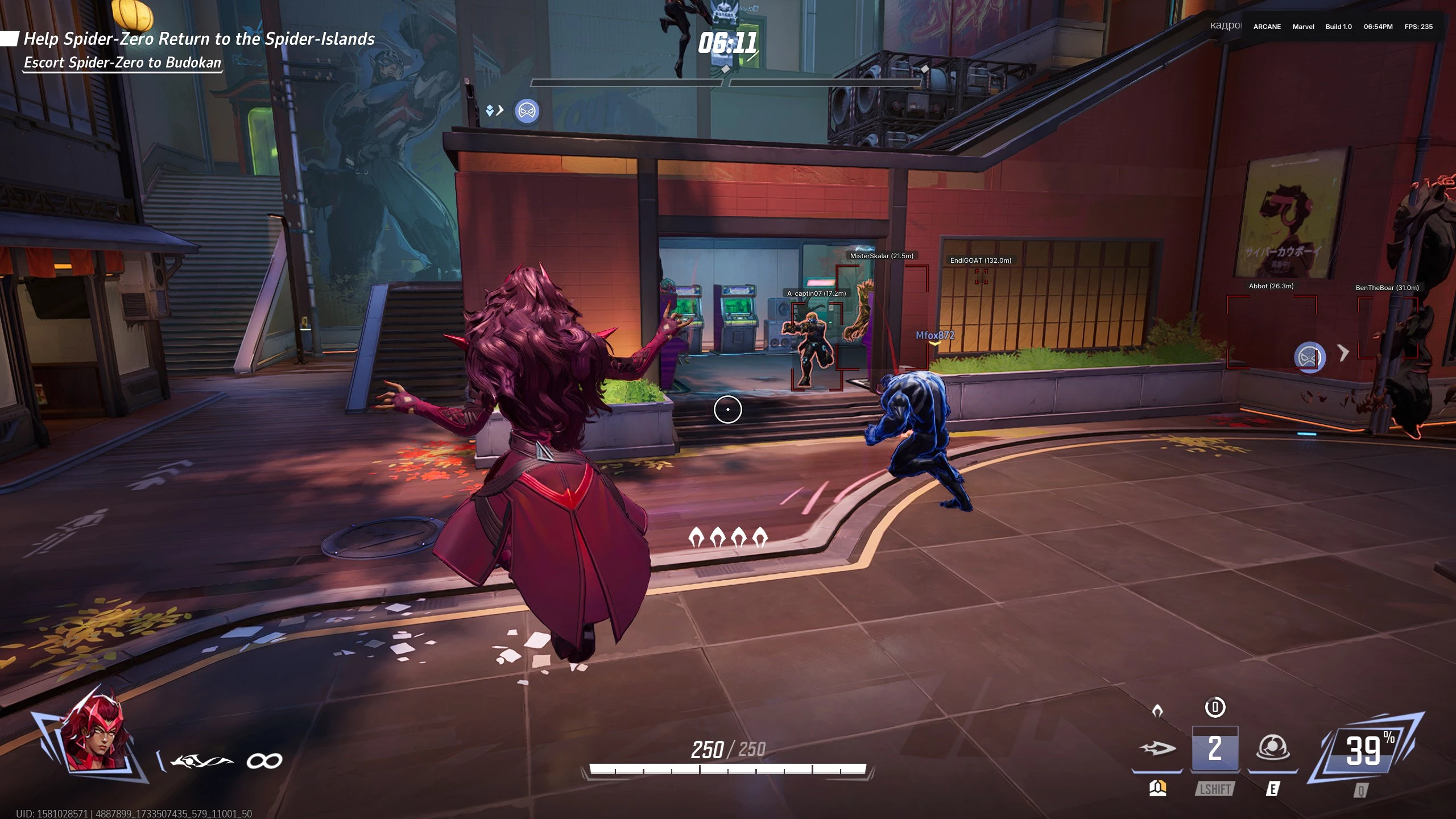
Task: Click the objective text Escort Spider-Zero to Budokan
Action: (x=122, y=64)
